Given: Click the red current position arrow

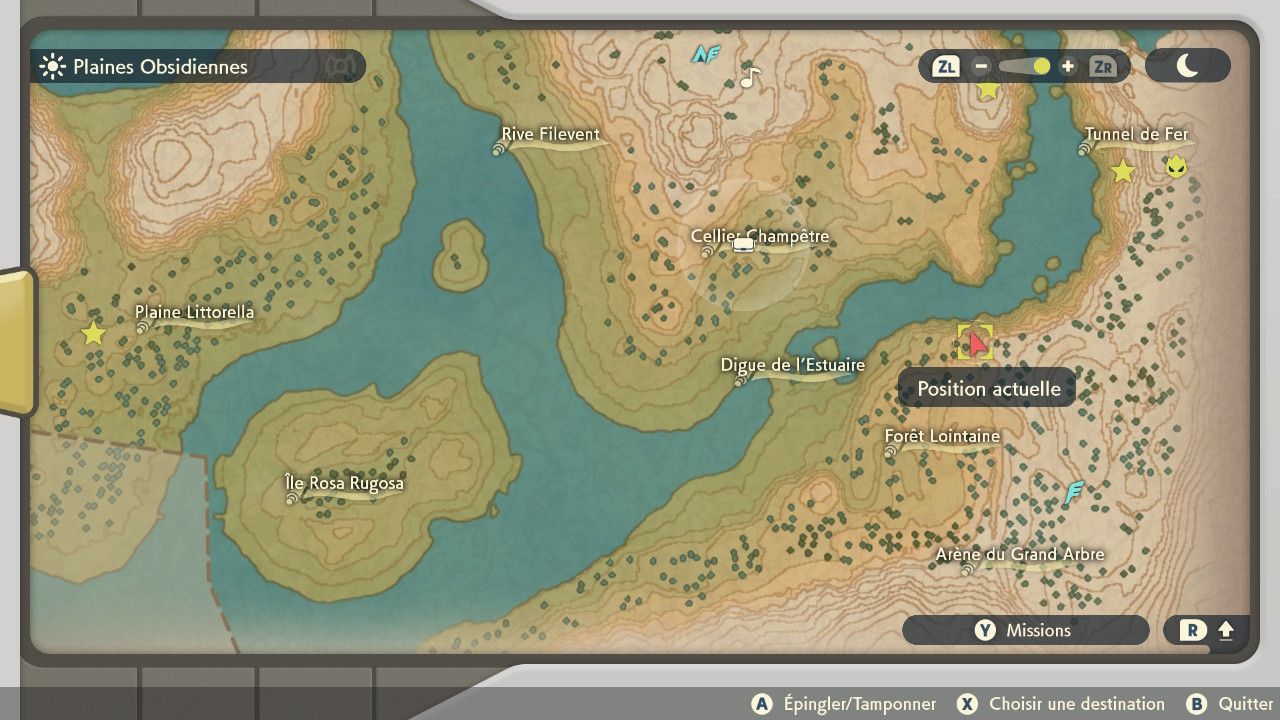Looking at the screenshot, I should coord(977,343).
